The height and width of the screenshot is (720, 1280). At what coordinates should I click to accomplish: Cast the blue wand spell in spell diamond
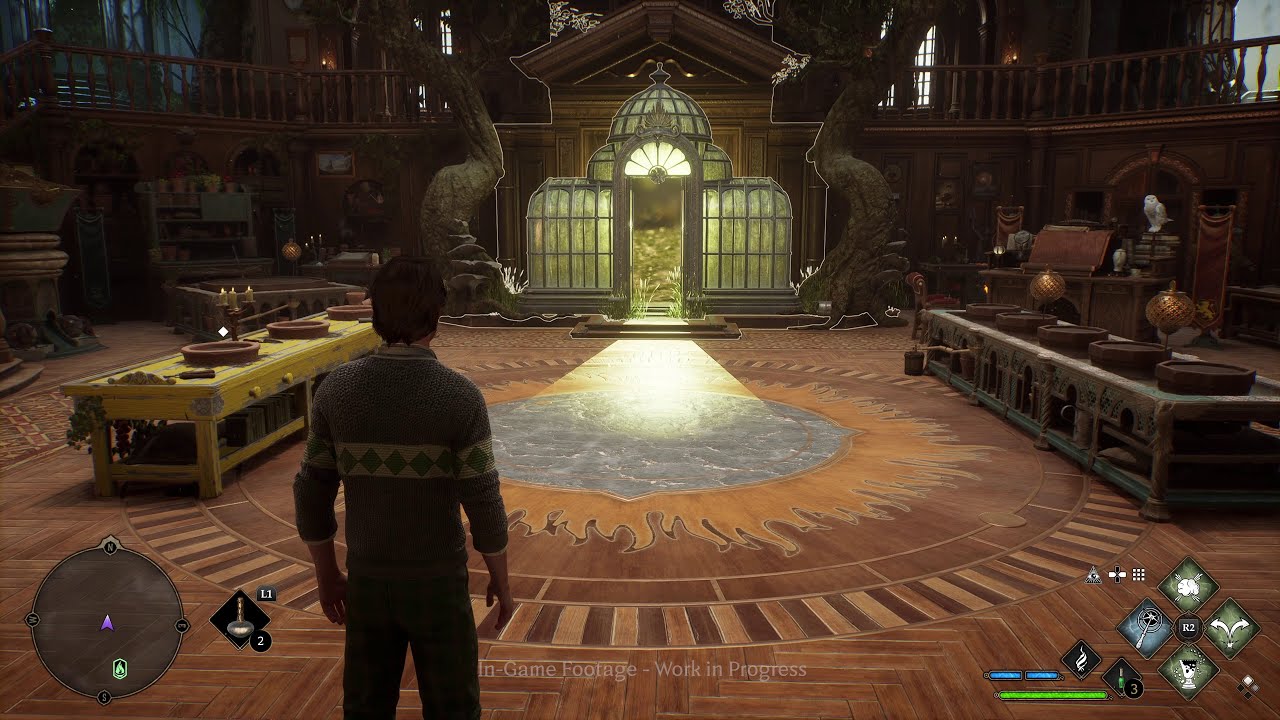pyautogui.click(x=1145, y=629)
